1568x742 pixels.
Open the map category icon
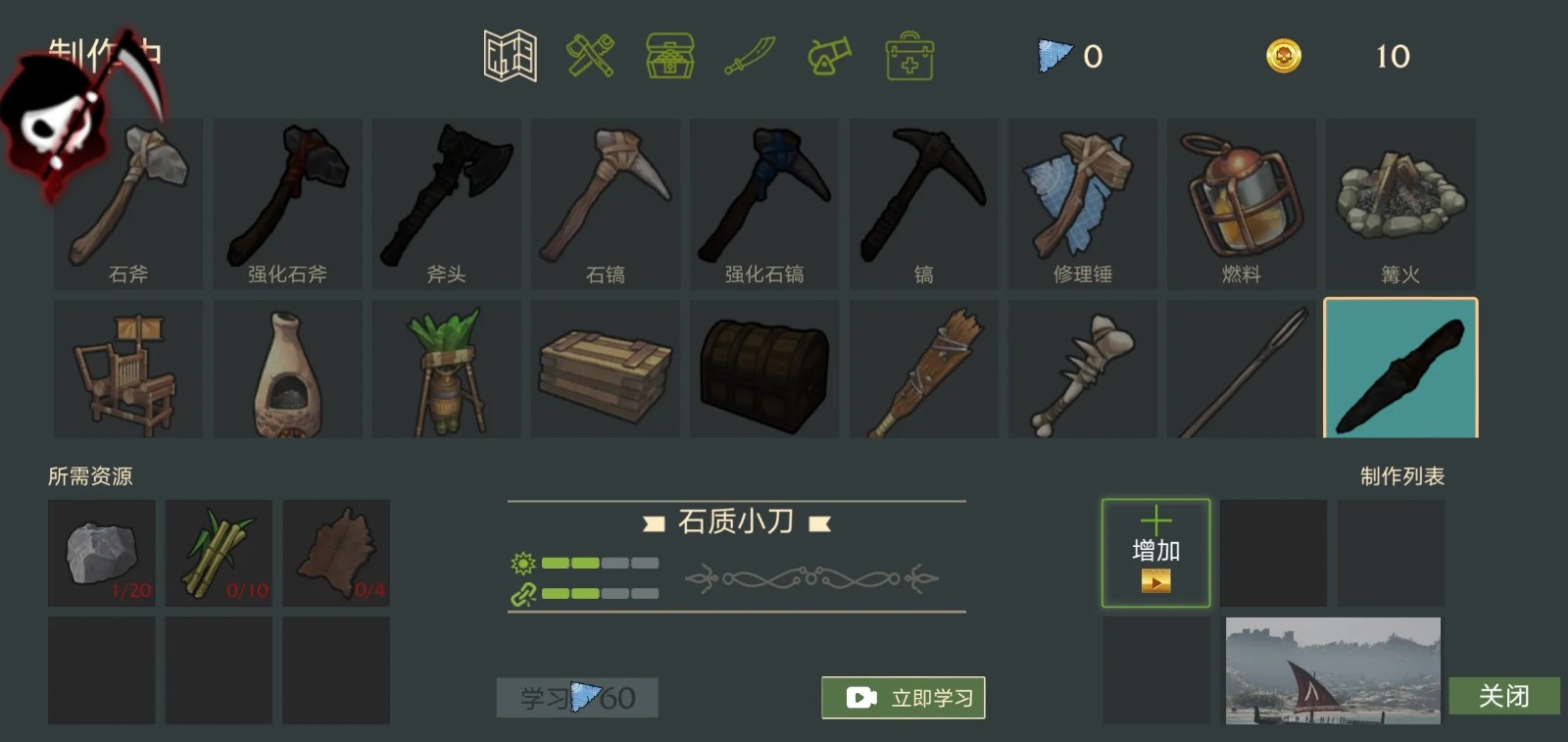pos(509,57)
